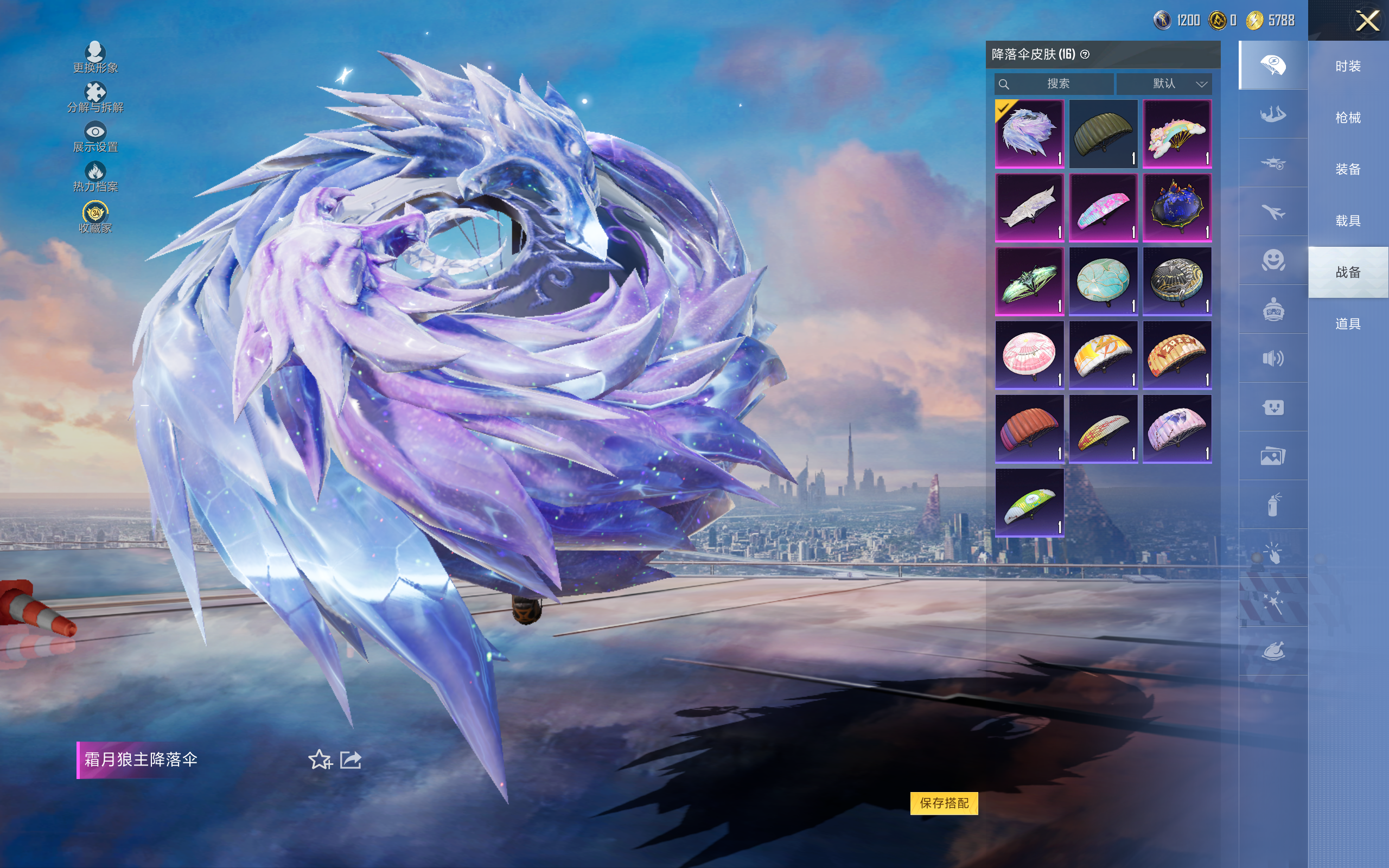
Task: Switch to the 时装 outfit tab
Action: click(x=1348, y=67)
